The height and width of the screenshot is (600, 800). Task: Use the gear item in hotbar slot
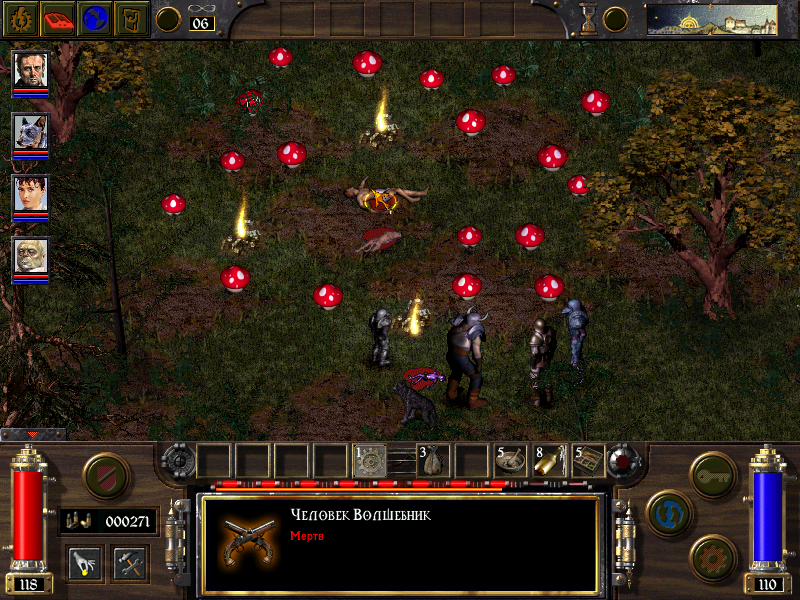click(x=370, y=461)
